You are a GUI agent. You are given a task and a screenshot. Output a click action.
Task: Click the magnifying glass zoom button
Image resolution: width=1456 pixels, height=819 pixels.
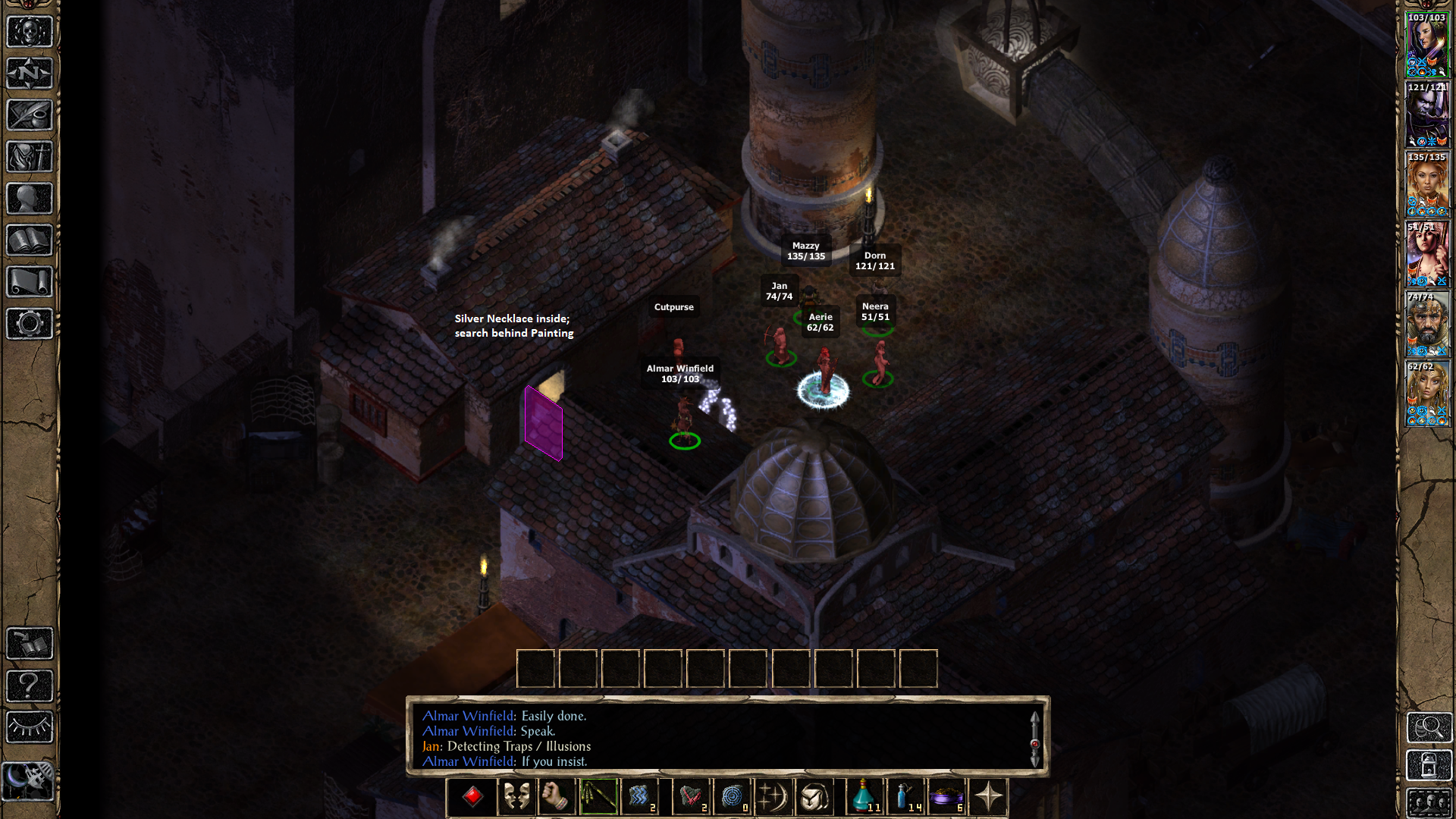click(x=1429, y=727)
